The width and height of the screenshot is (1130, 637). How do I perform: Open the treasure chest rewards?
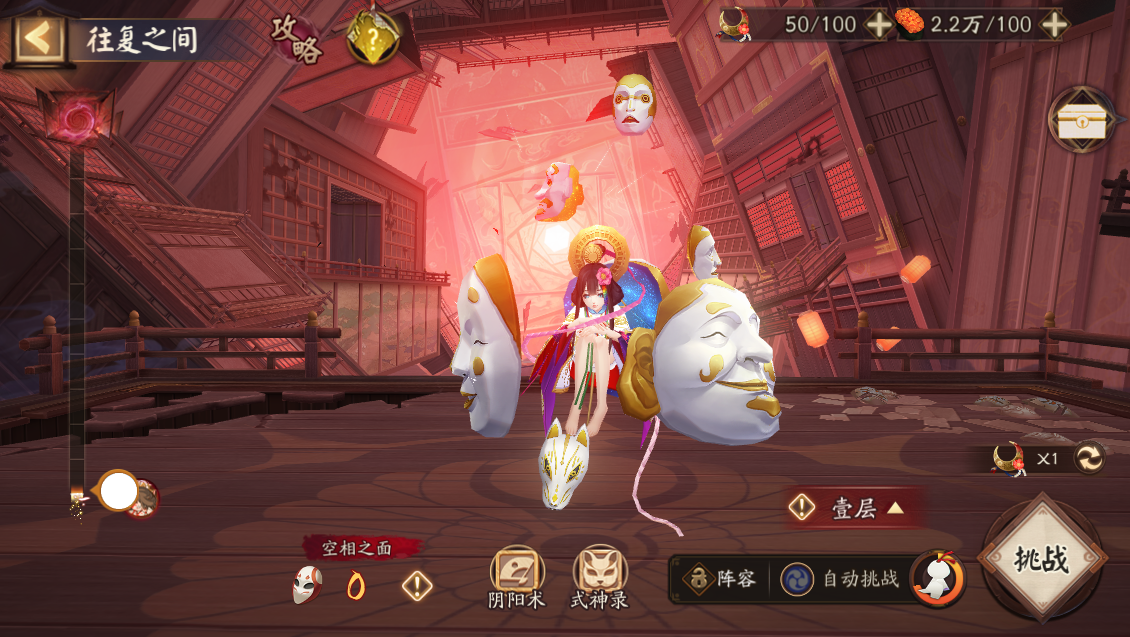point(1083,120)
